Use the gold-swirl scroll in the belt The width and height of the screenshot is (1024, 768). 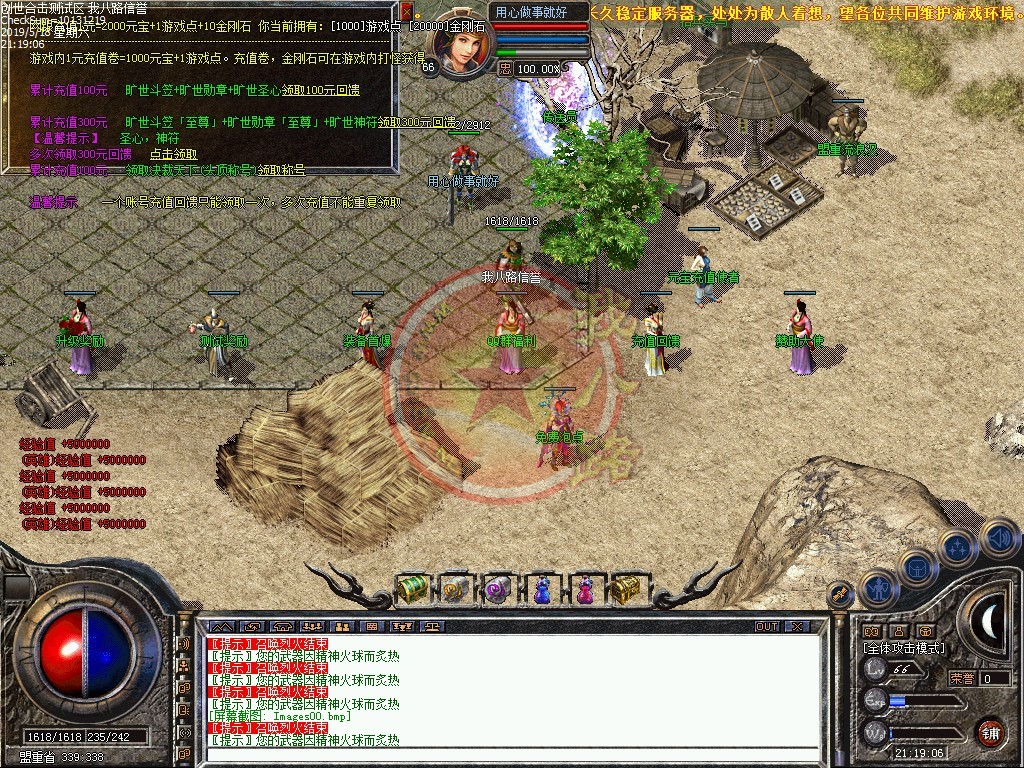[455, 589]
